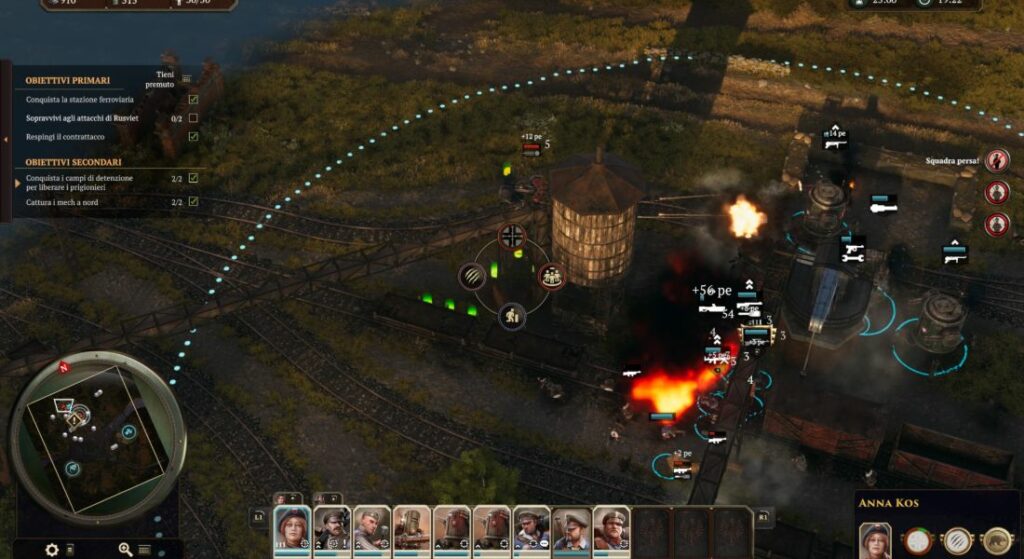The width and height of the screenshot is (1024, 559).
Task: Select the red-capped officer portrait in unit bar
Action: coord(332,527)
